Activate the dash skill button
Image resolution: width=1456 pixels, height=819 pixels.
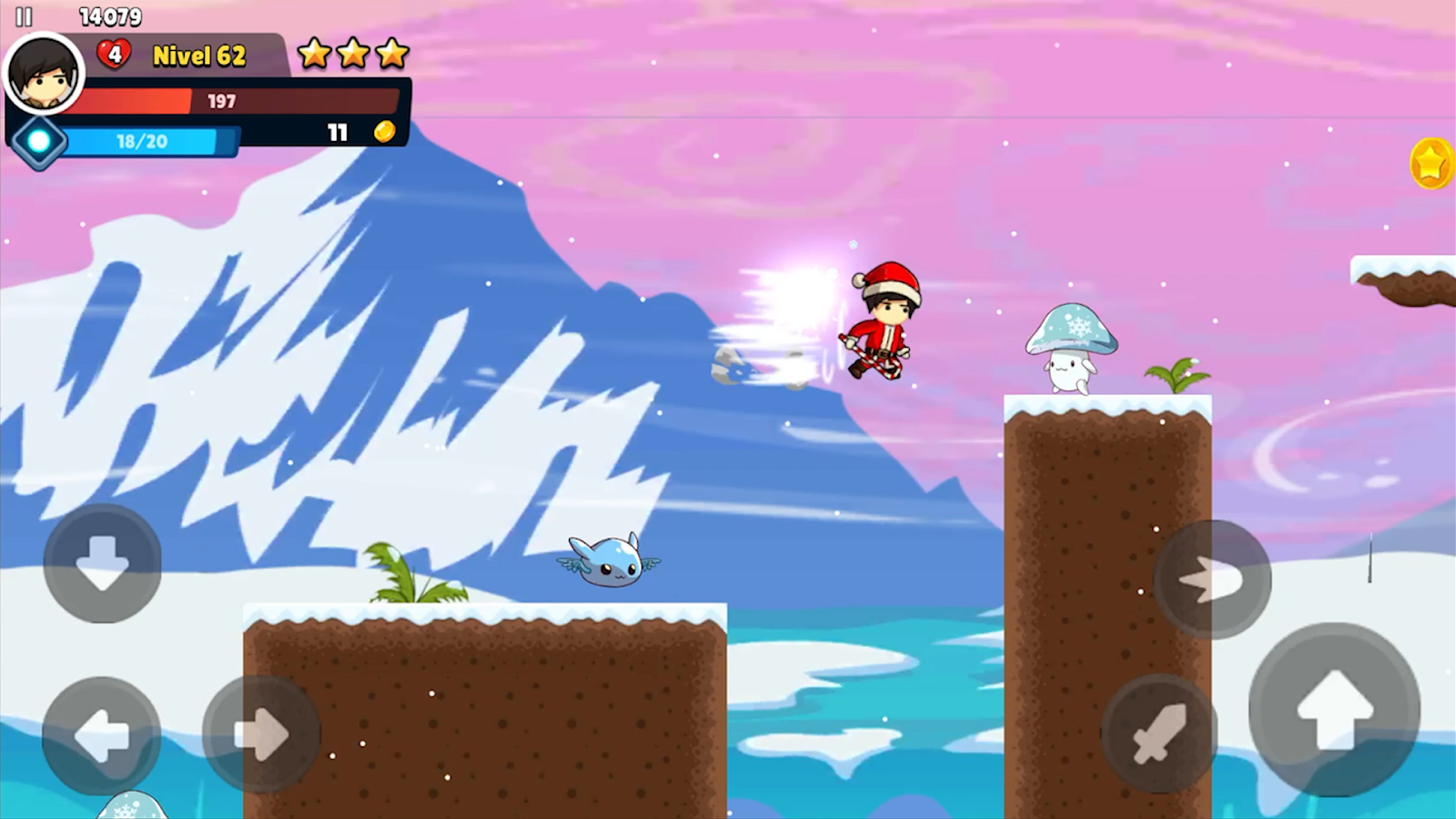click(x=1212, y=579)
